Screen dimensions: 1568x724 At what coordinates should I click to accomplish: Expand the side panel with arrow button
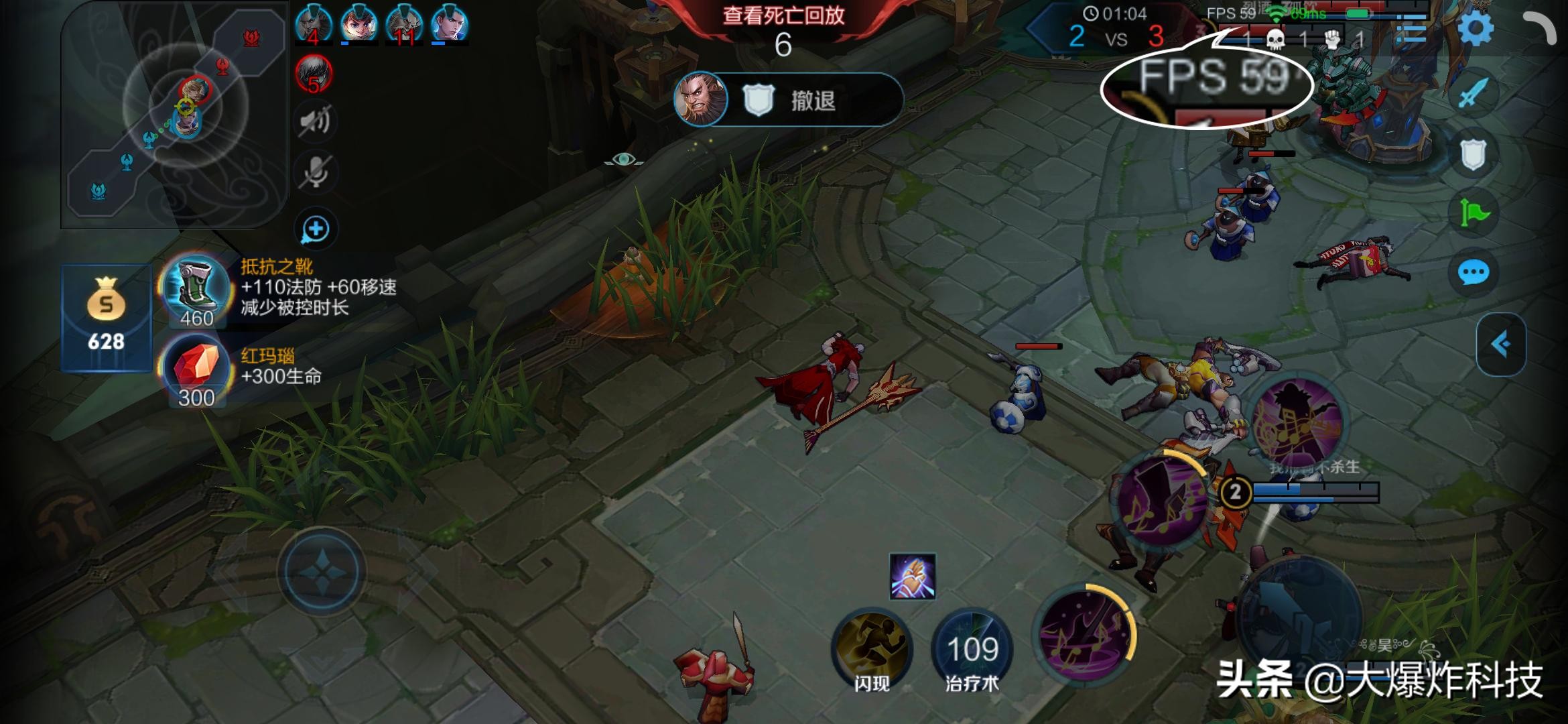coord(1500,345)
